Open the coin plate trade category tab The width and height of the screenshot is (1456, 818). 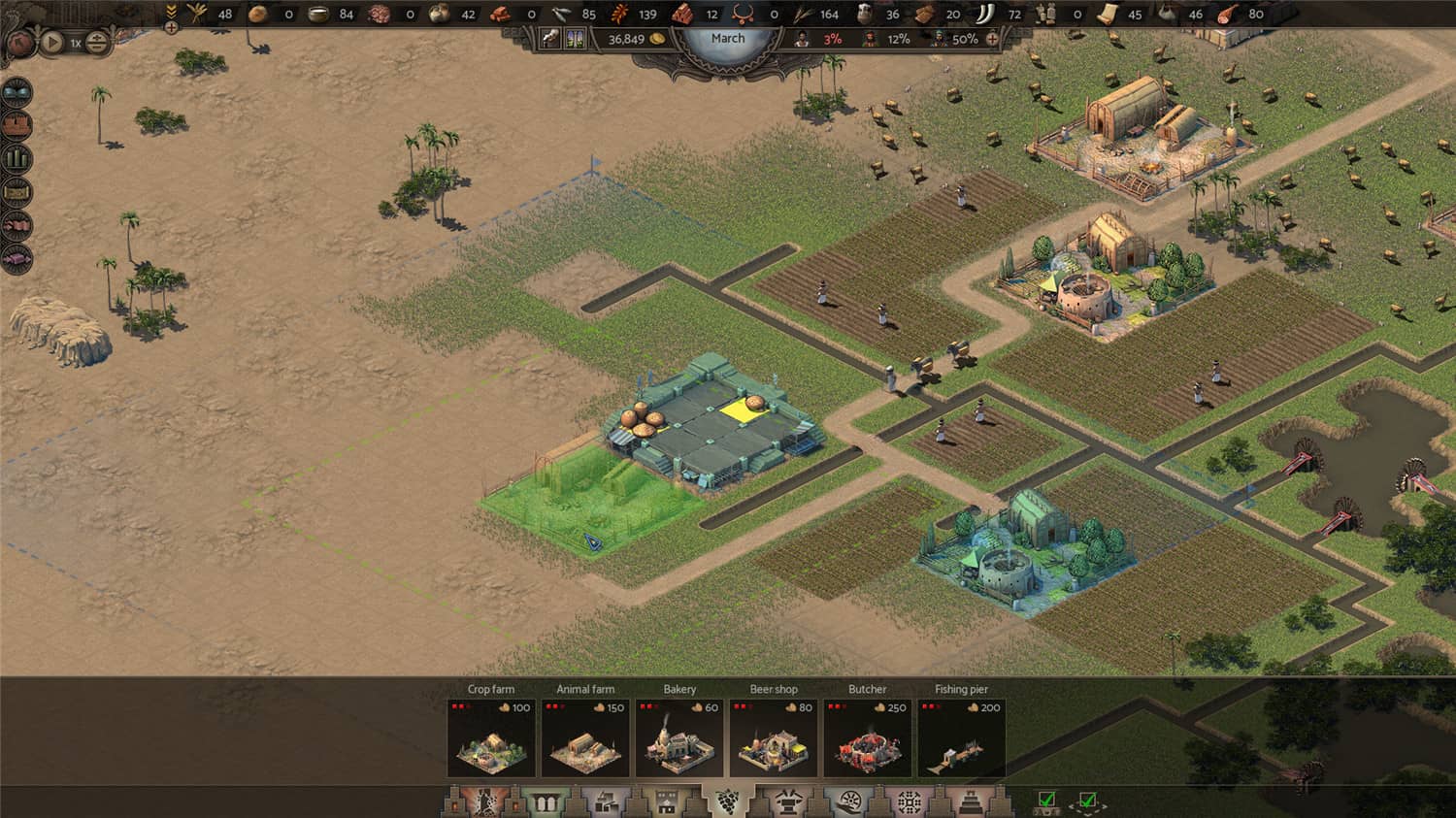[x=848, y=802]
